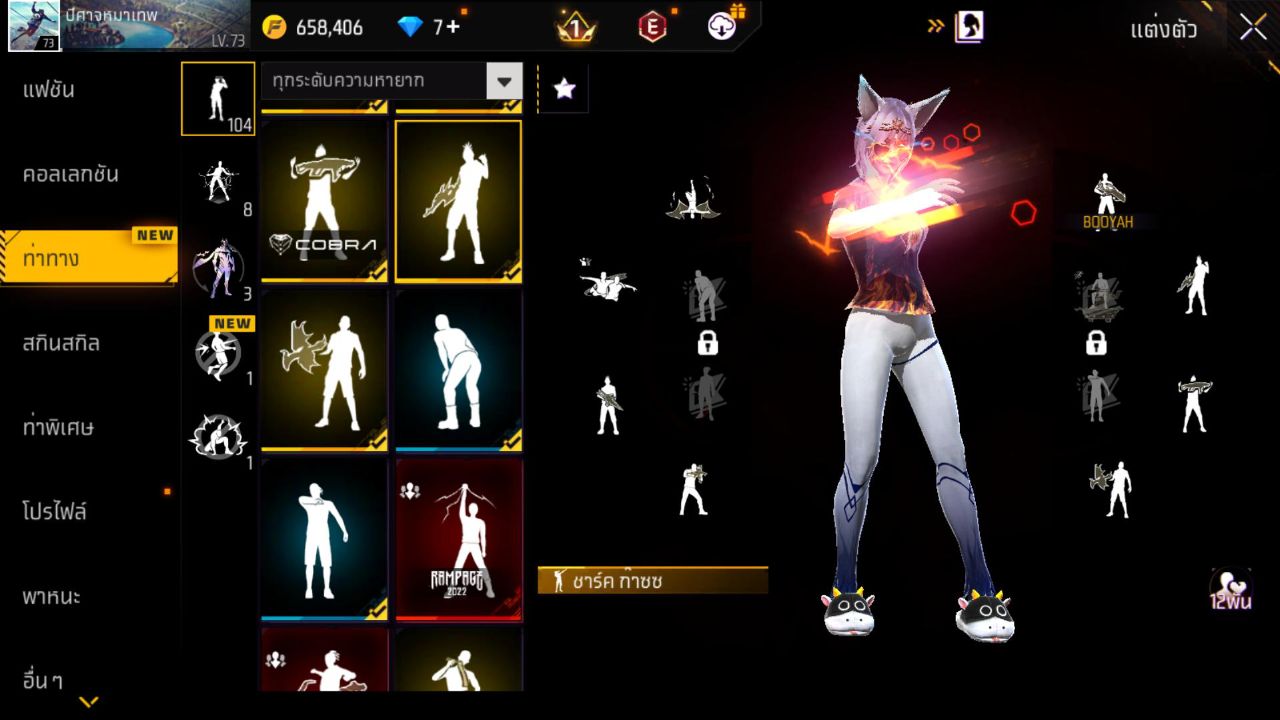Viewport: 1280px width, 720px height.
Task: Open the rarity filter dropdown ทุกระดับความหายาก
Action: coord(390,82)
